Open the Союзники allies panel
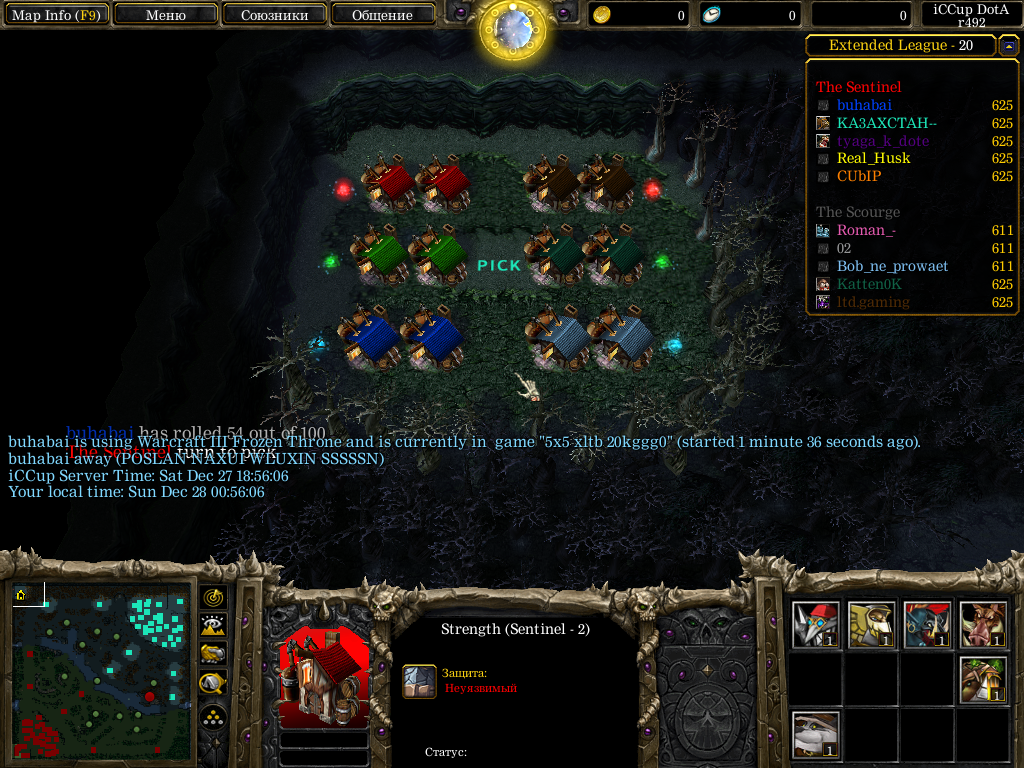Viewport: 1024px width, 768px height. click(274, 15)
